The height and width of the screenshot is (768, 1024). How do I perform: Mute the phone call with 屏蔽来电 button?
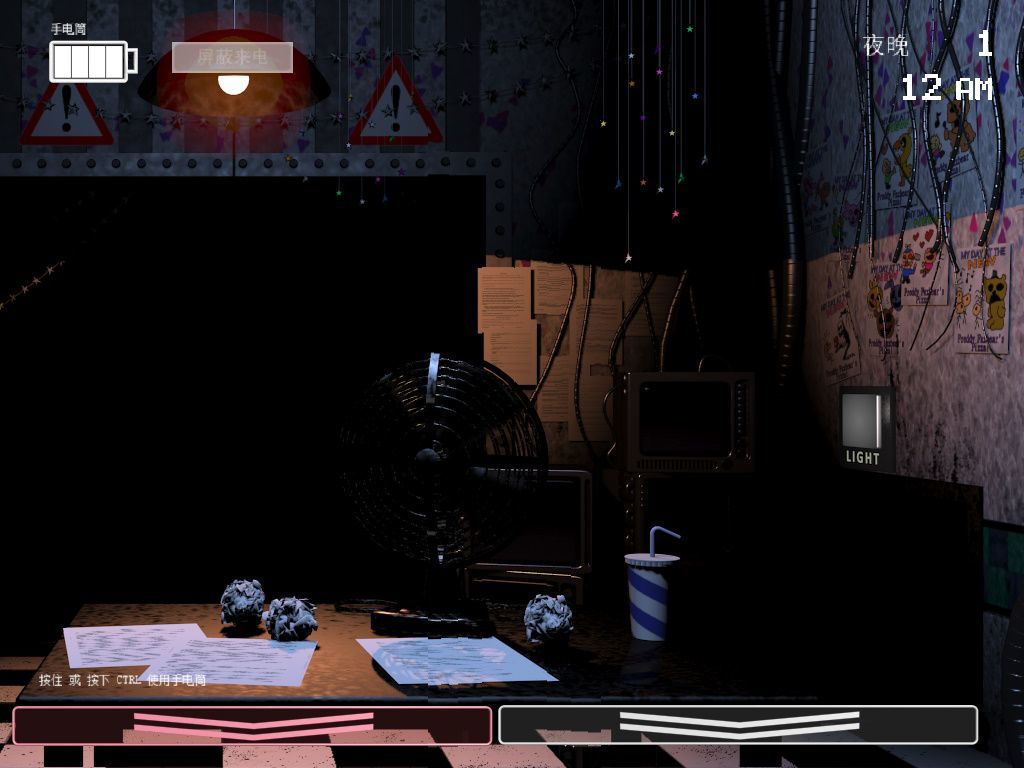232,57
